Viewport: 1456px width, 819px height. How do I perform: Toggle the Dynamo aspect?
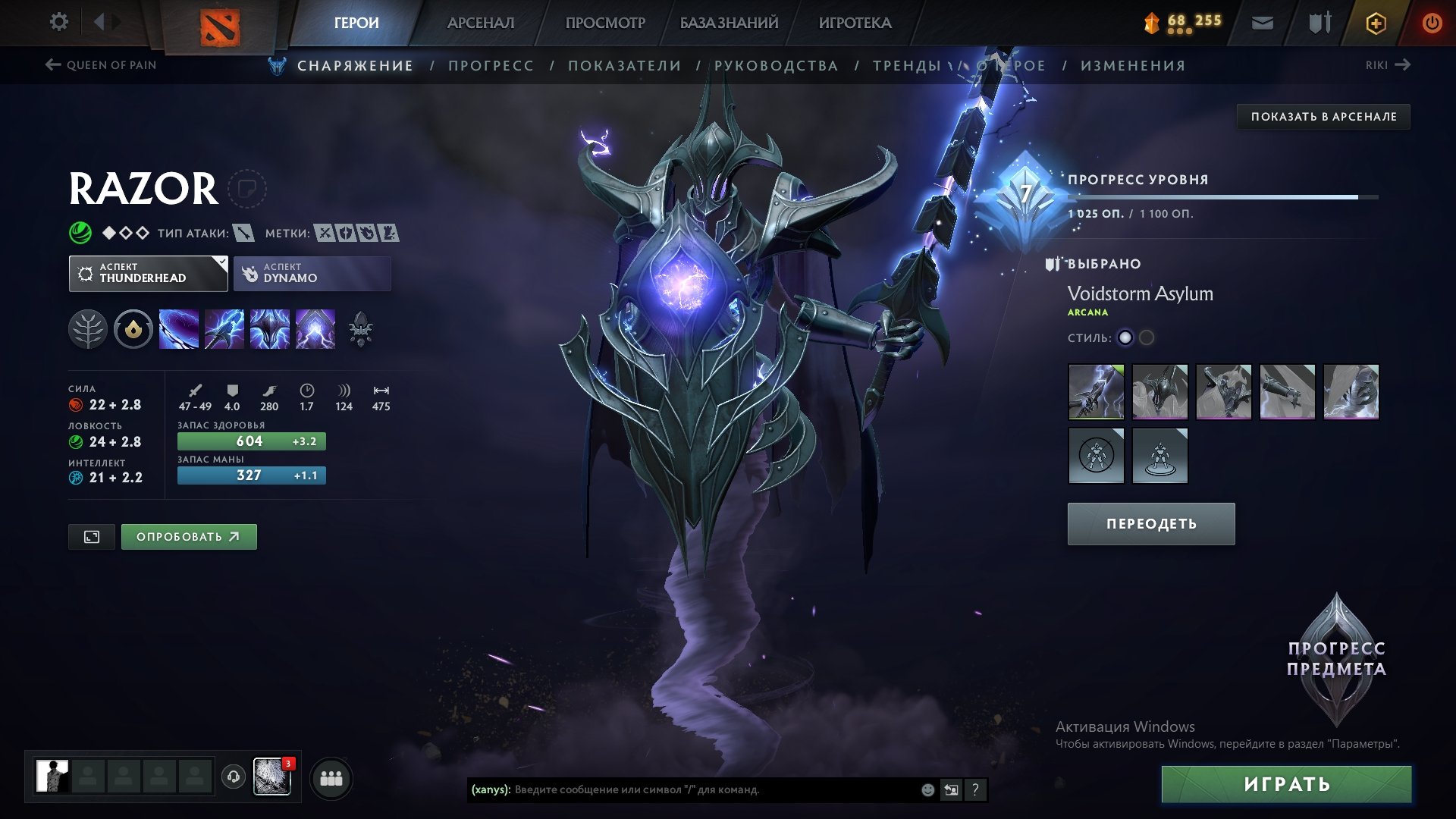(312, 273)
